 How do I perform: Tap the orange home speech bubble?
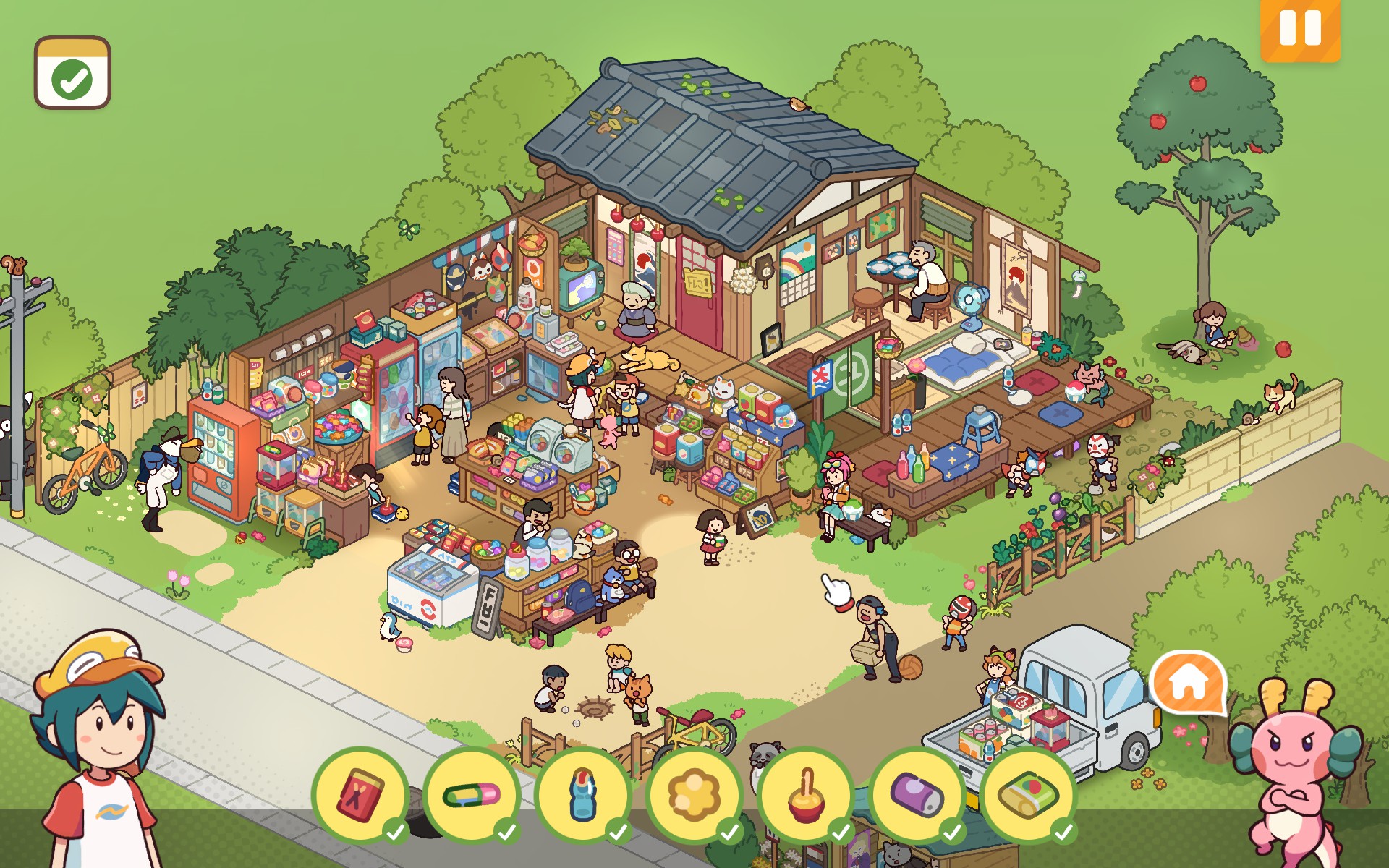(x=1189, y=682)
